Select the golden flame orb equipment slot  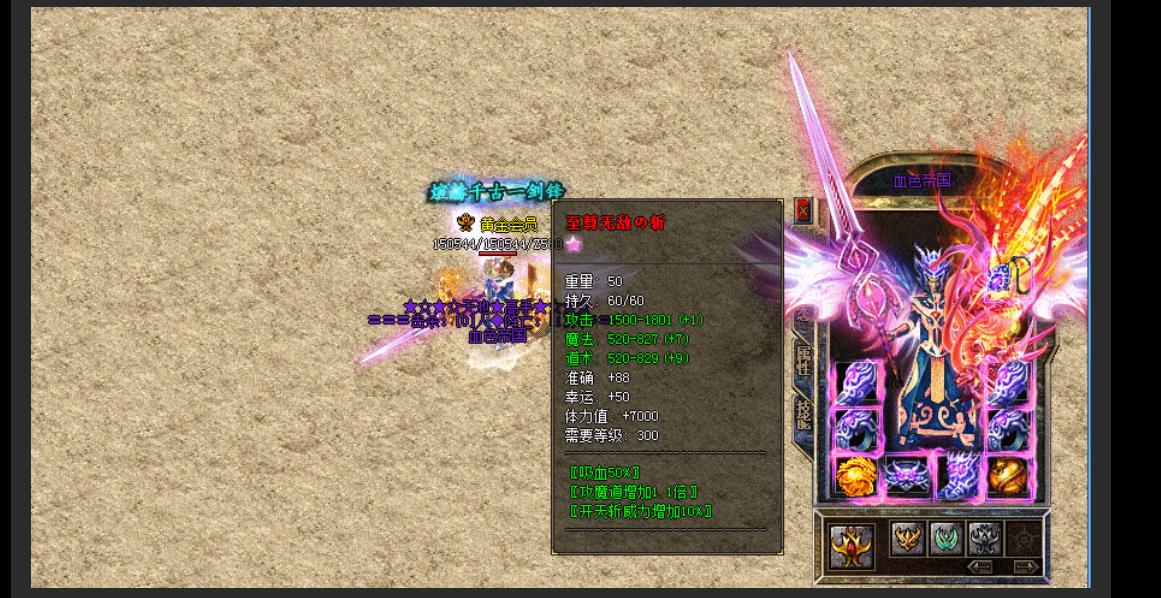pos(857,476)
